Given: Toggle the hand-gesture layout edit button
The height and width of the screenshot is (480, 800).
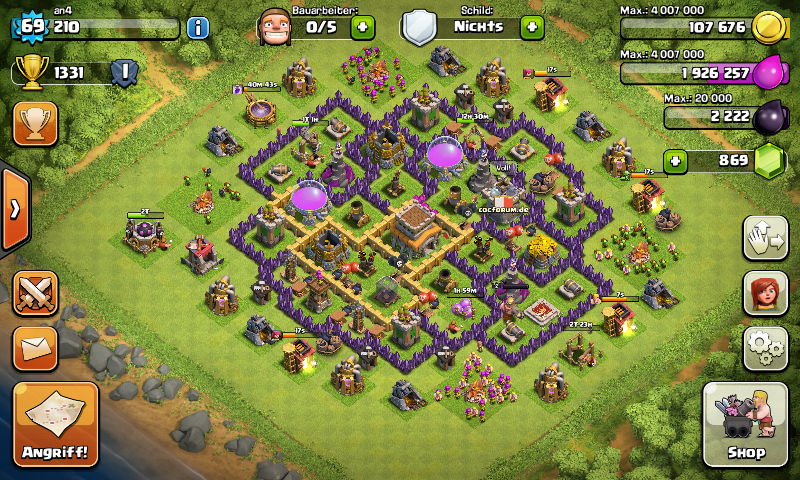Looking at the screenshot, I should point(764,237).
